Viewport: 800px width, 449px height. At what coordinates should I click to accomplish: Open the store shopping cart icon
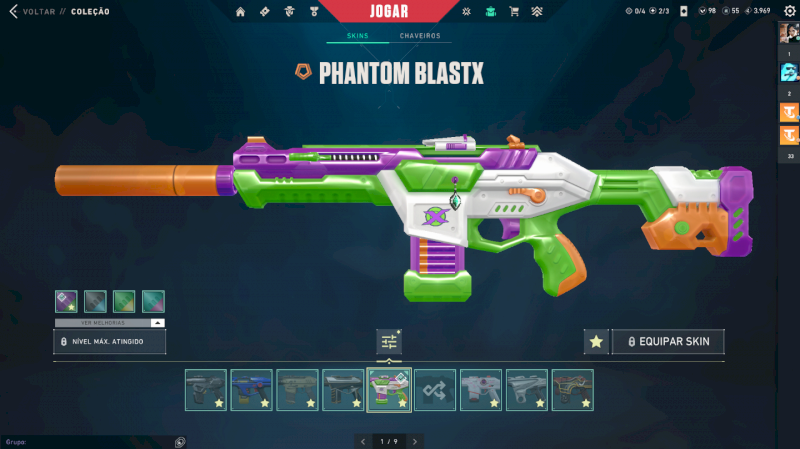[514, 12]
